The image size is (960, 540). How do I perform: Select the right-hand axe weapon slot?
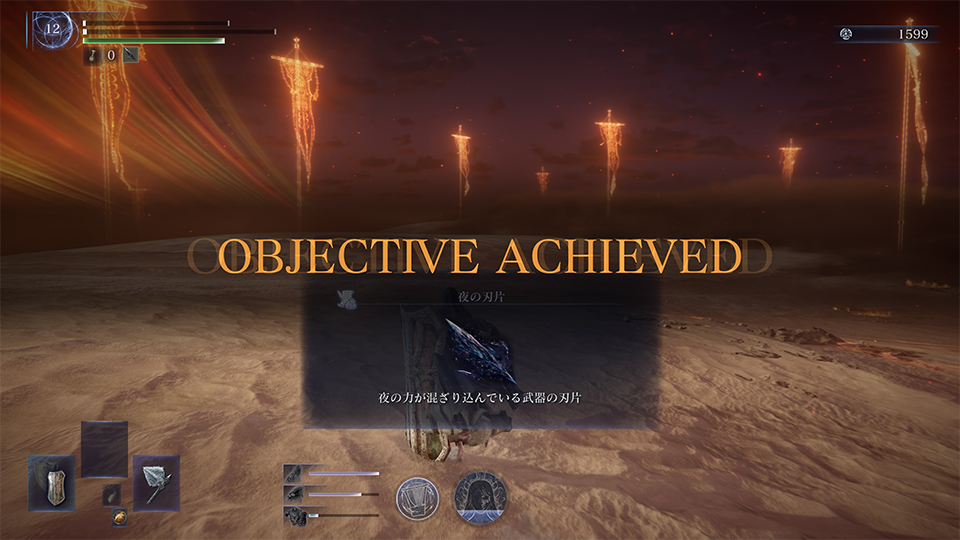click(156, 483)
